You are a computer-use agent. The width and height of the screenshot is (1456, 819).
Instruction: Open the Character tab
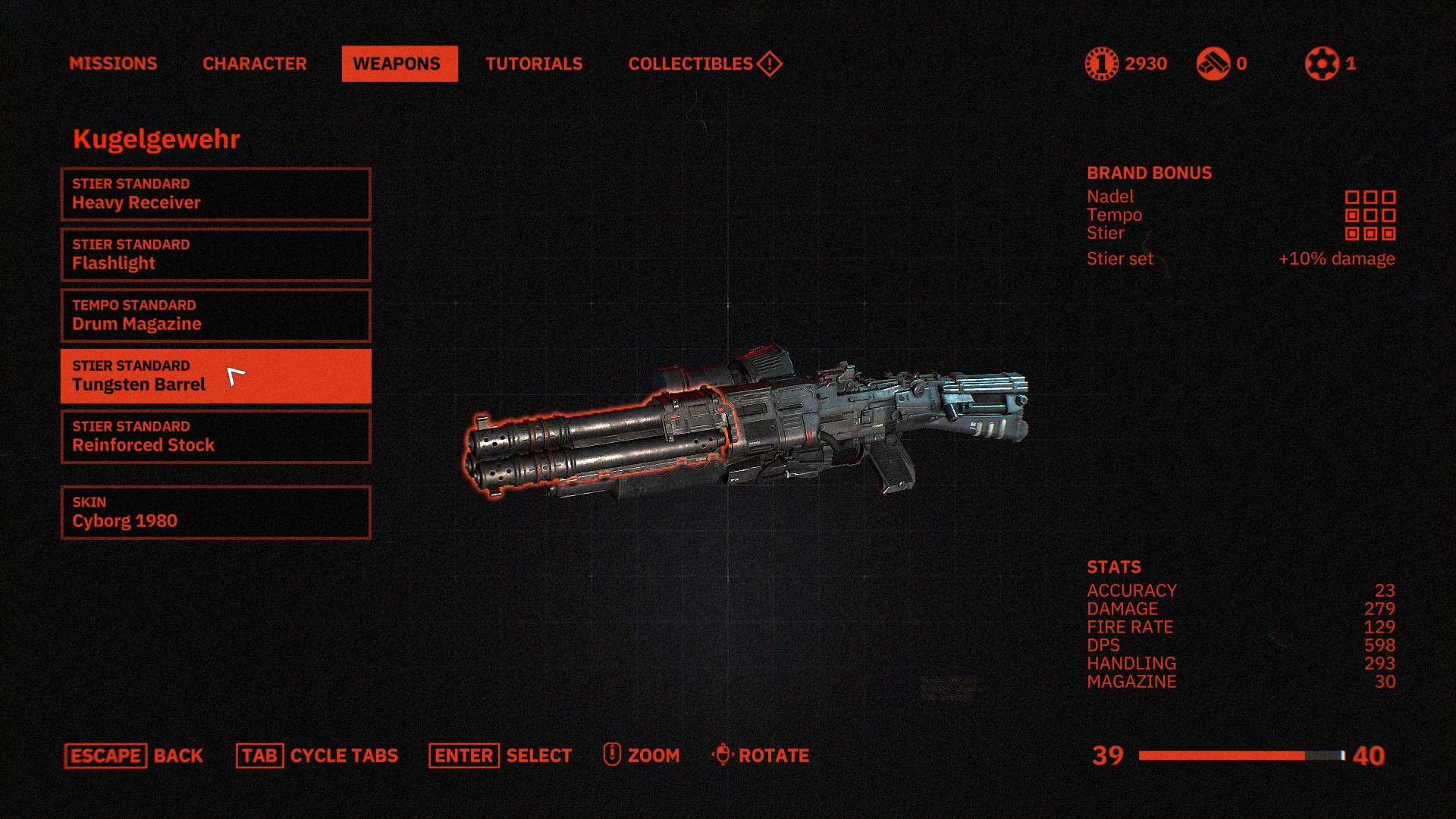click(x=254, y=64)
